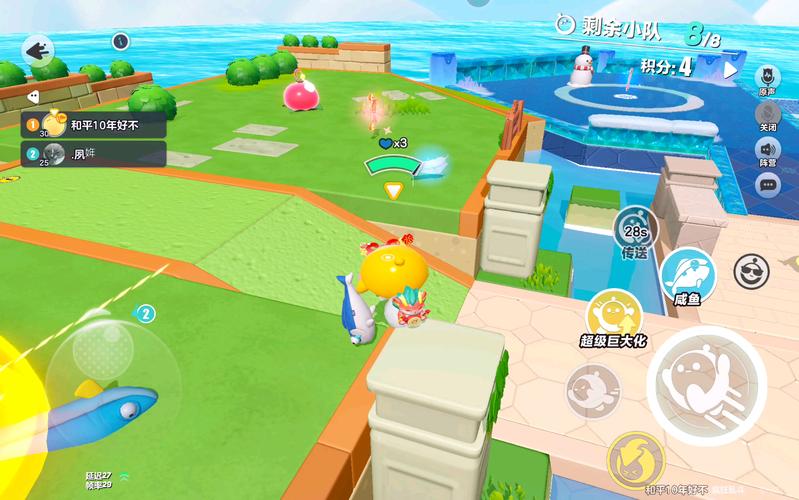
Task: Toggle the 原声 voice option
Action: point(768,78)
